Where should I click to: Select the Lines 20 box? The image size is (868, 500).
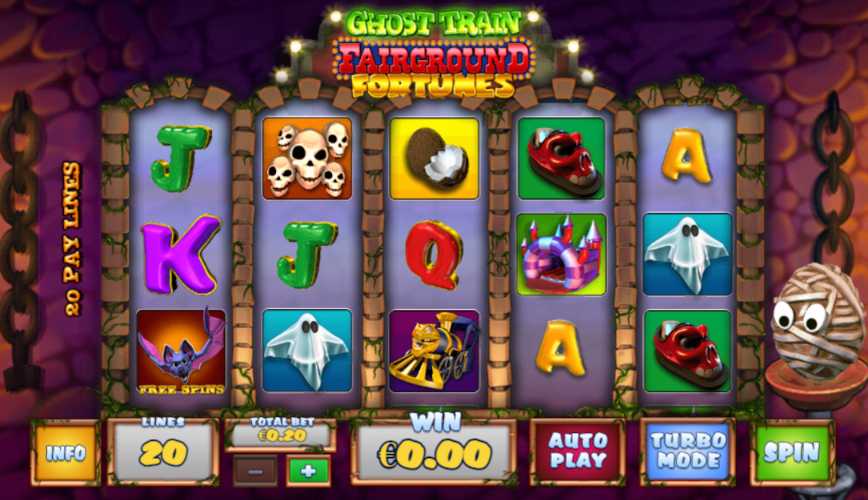163,452
